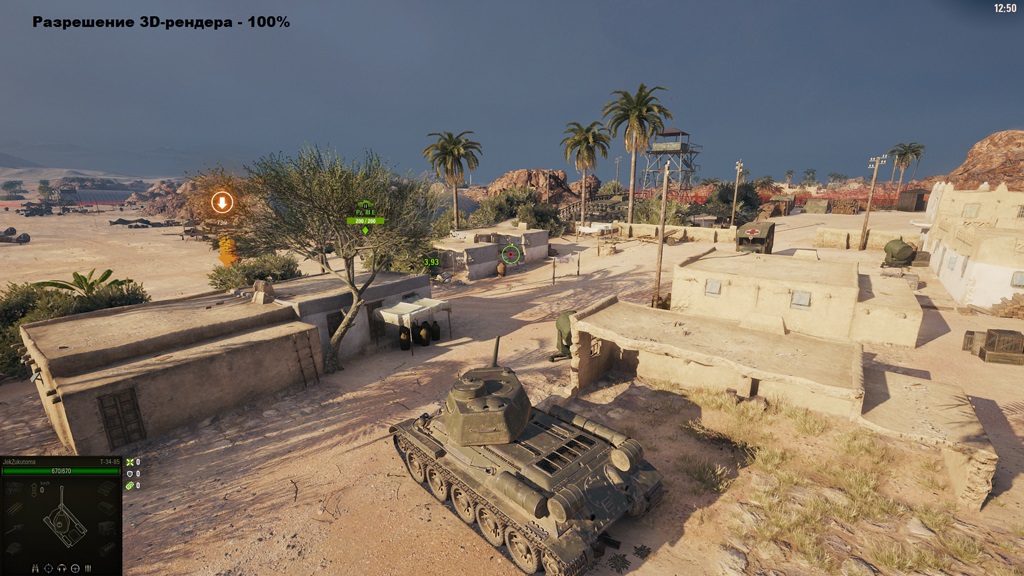Select the gunner crosshair crew icon
This screenshot has height=576, width=1024.
48,568
